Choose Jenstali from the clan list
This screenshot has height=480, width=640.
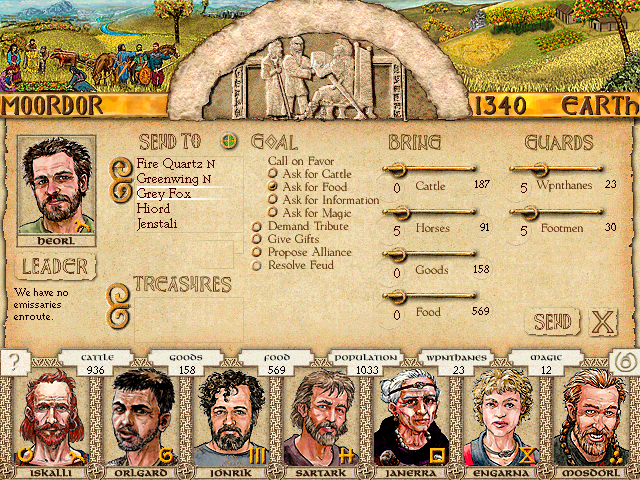tap(159, 224)
